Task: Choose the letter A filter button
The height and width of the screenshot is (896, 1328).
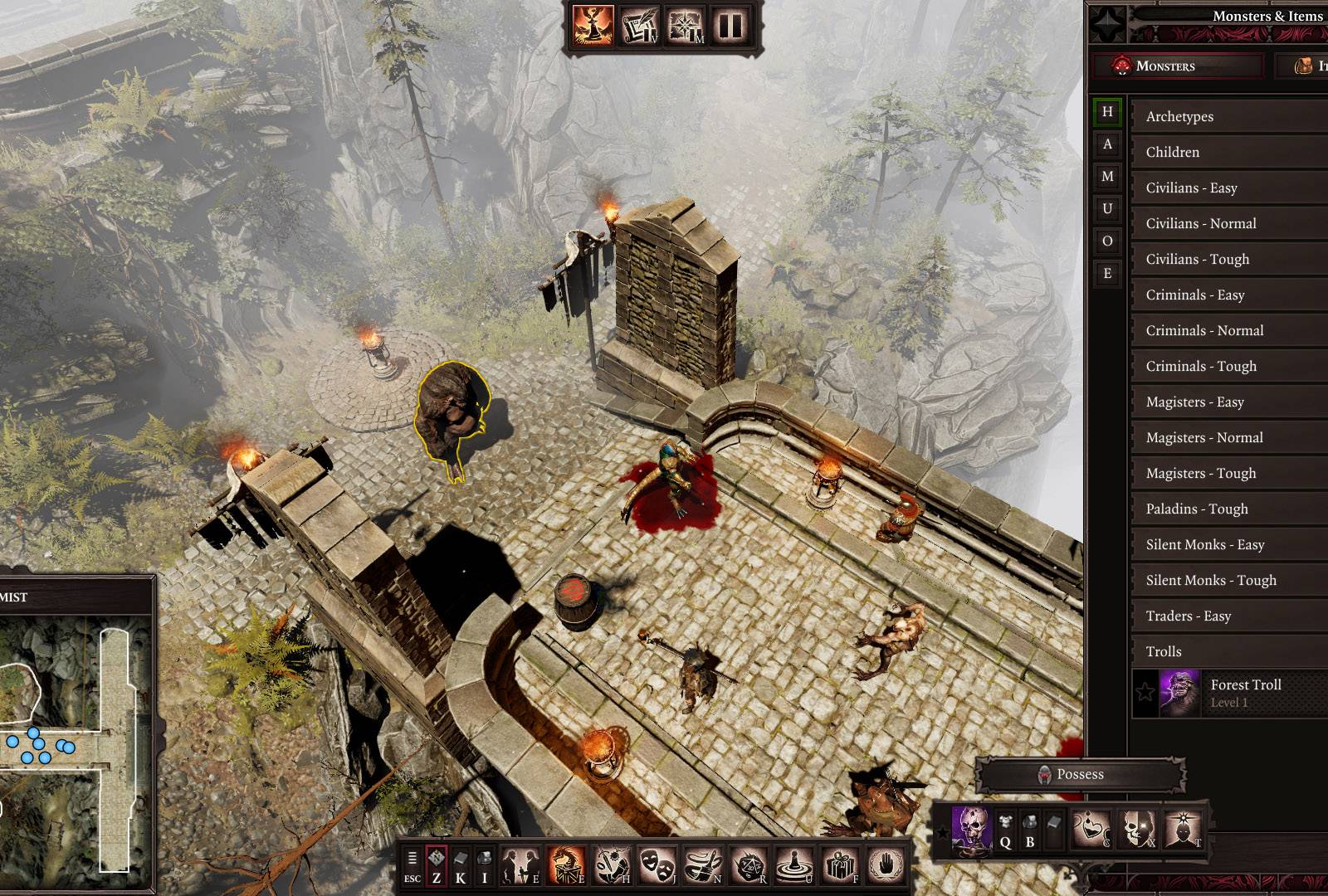Action: [1107, 144]
